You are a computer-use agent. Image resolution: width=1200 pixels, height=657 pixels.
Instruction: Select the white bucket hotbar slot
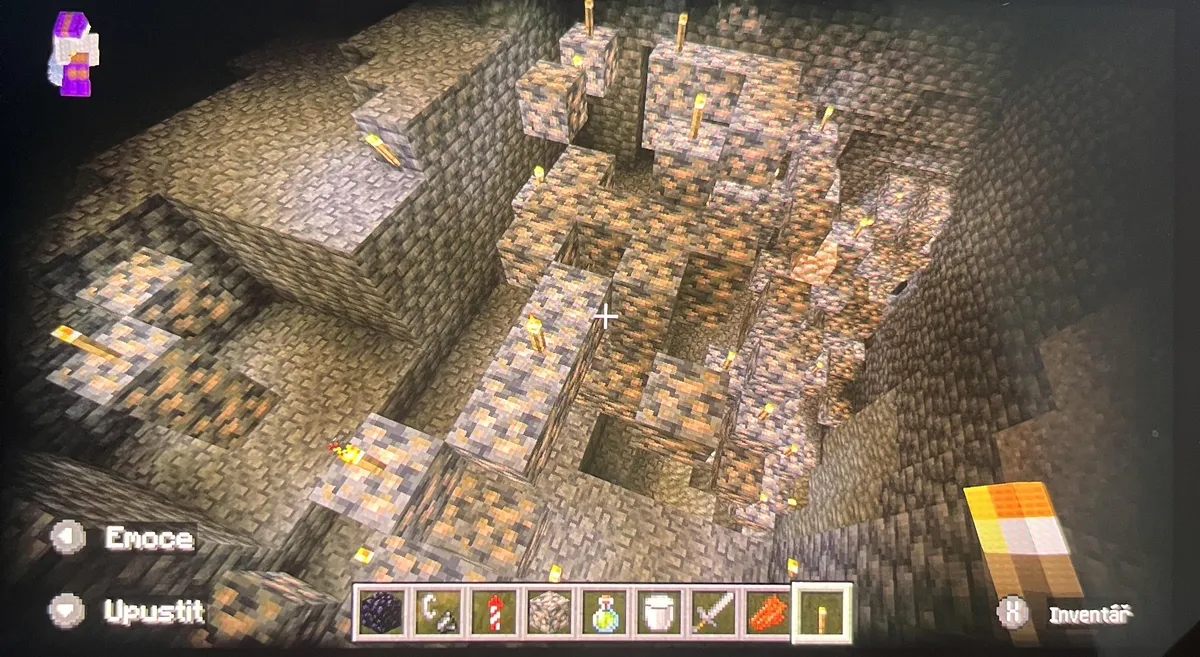click(x=659, y=611)
